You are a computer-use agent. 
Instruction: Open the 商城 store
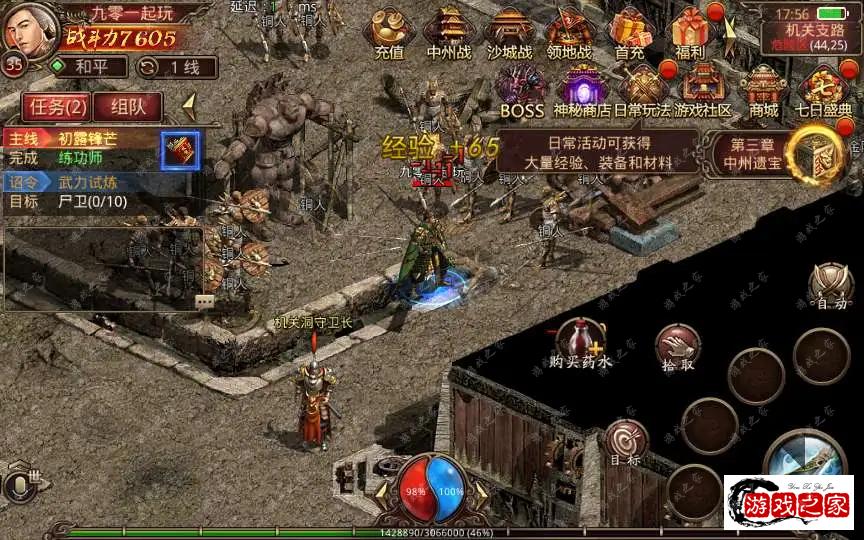pyautogui.click(x=764, y=91)
